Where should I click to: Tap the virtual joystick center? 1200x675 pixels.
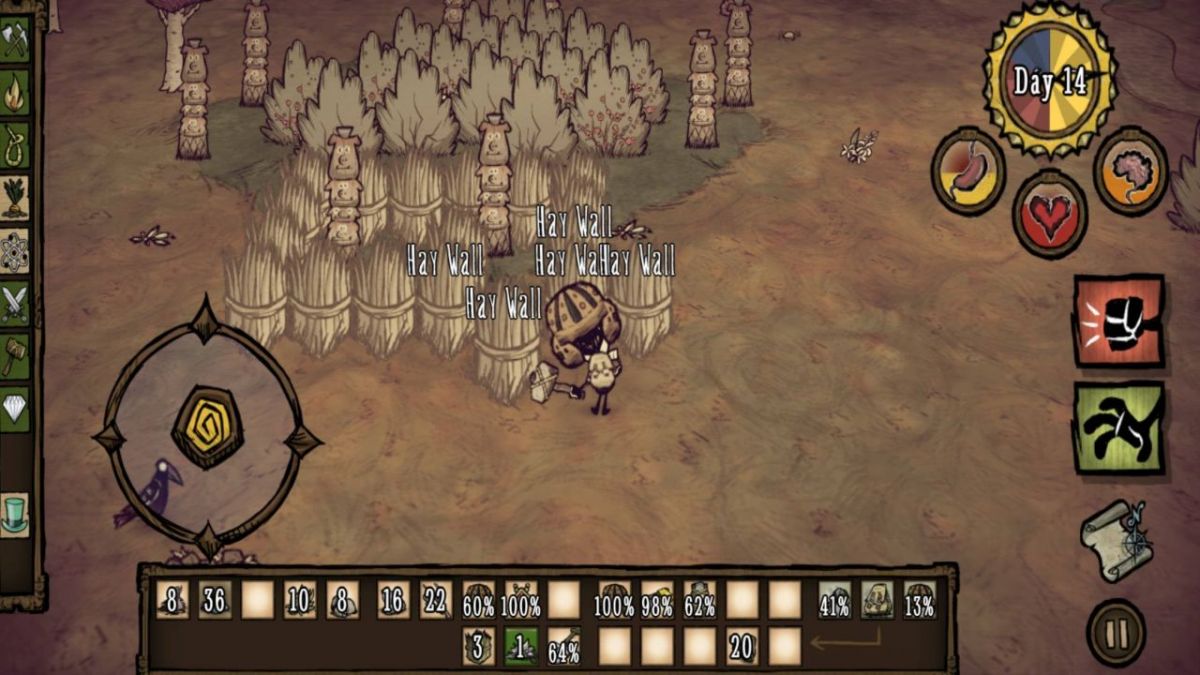point(207,427)
